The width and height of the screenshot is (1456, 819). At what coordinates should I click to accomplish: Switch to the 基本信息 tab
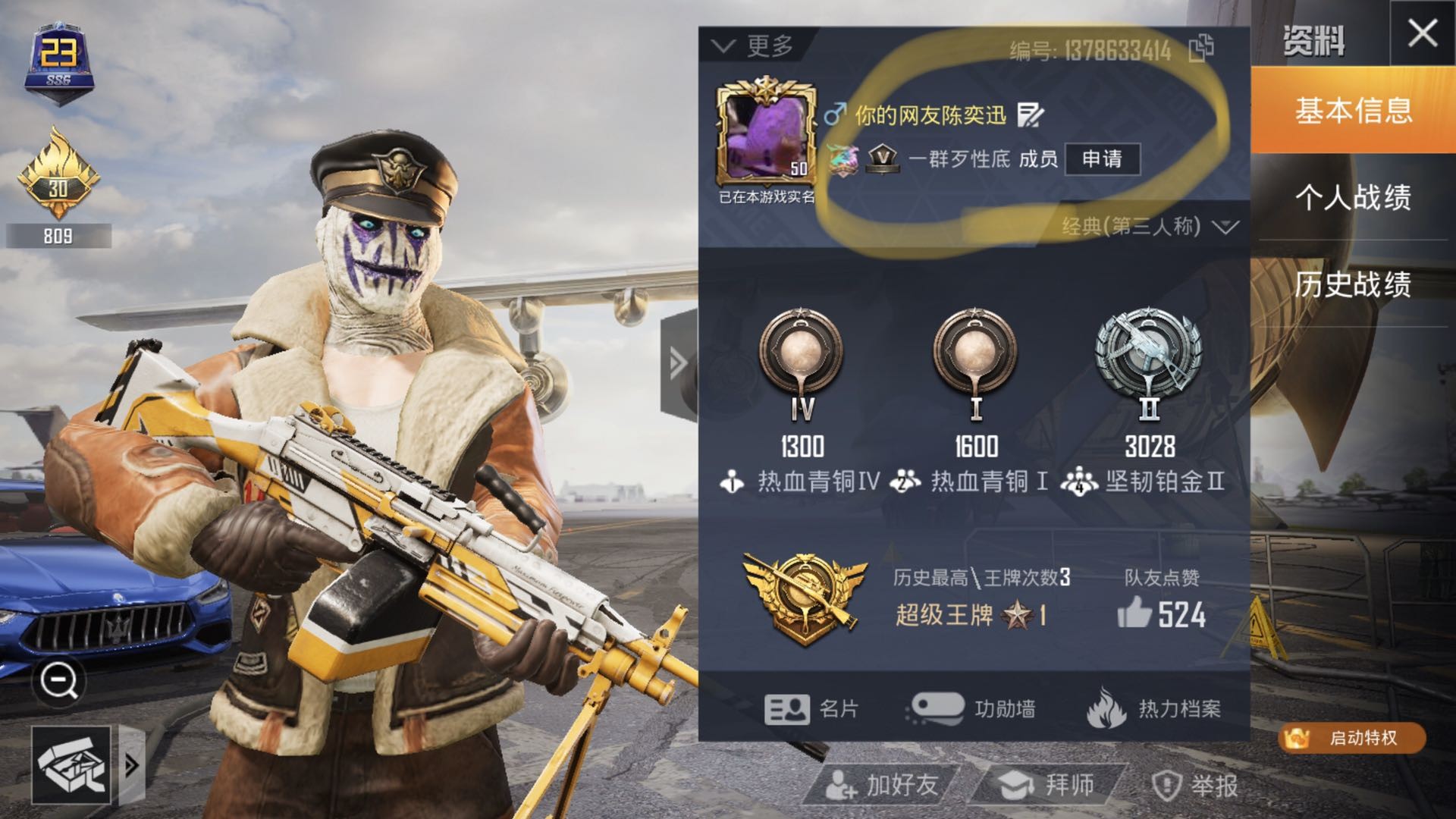(1354, 111)
